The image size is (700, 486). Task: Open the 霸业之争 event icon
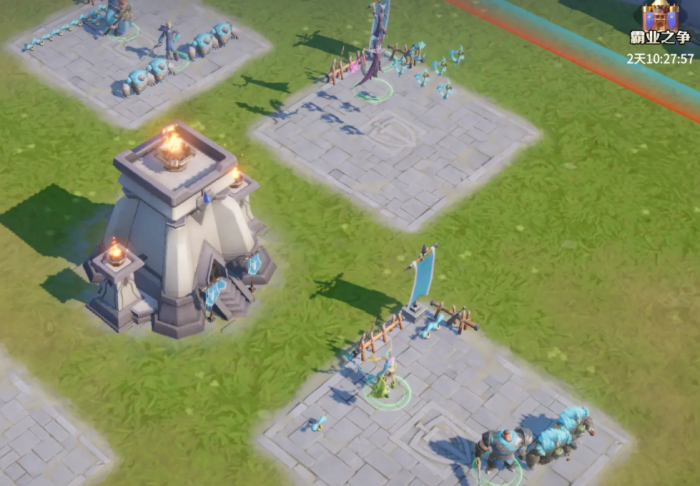(660, 19)
